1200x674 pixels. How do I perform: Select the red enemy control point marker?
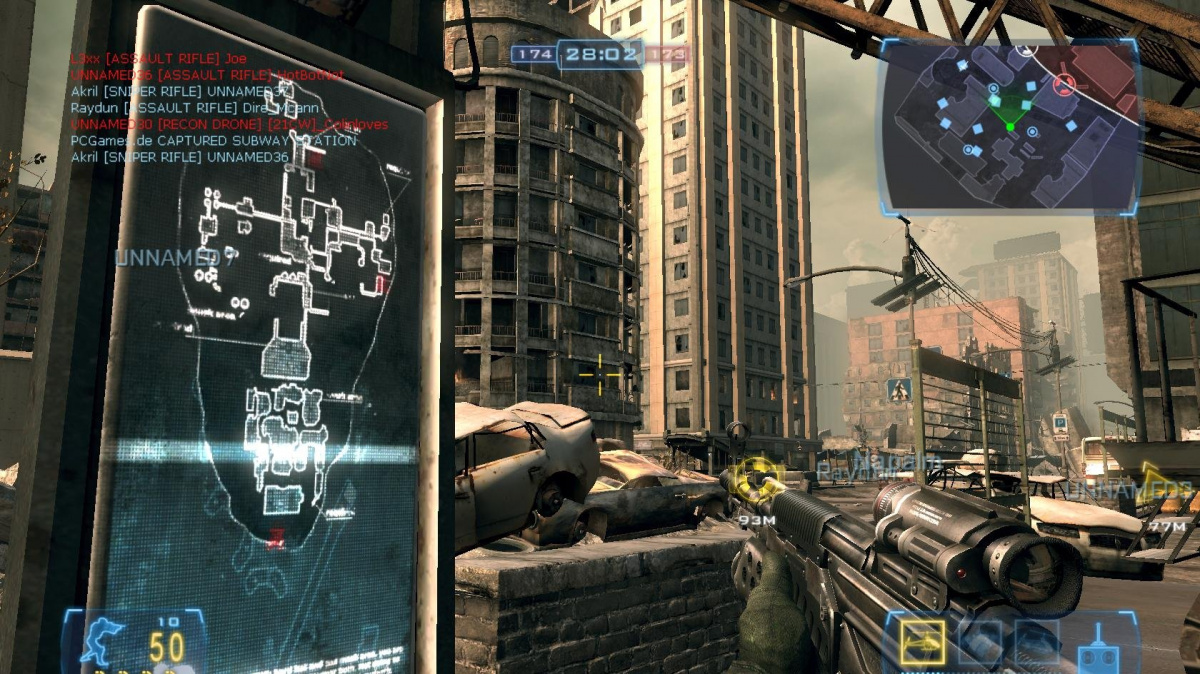click(1065, 83)
